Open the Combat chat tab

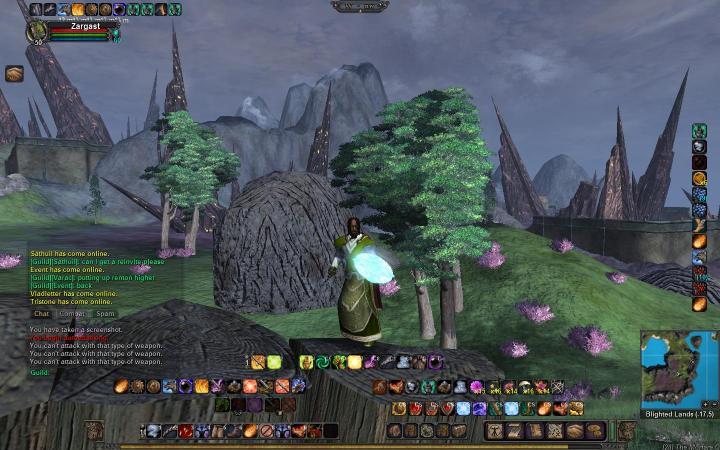pyautogui.click(x=72, y=313)
